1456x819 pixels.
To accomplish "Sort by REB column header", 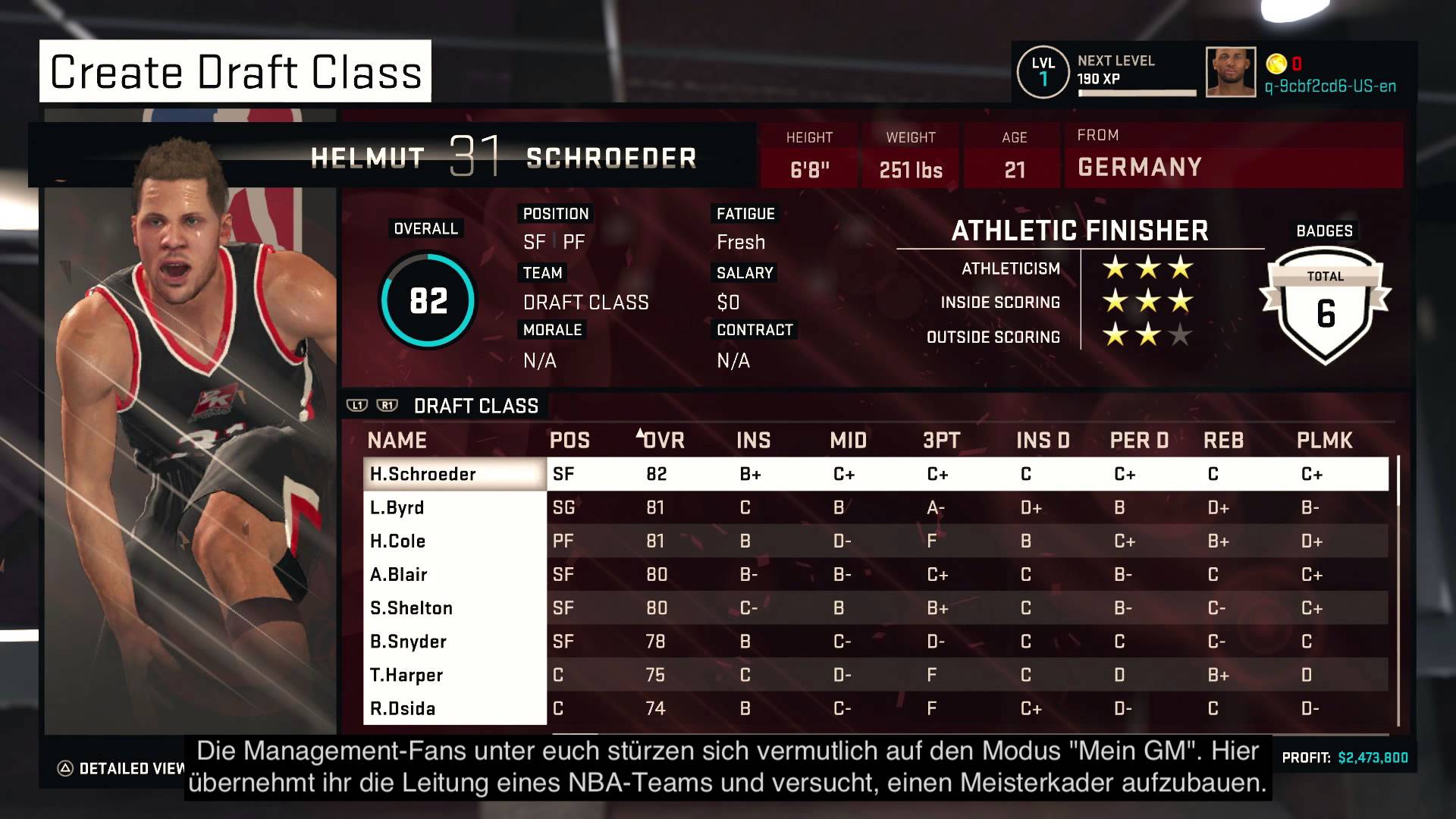I will tap(1223, 440).
